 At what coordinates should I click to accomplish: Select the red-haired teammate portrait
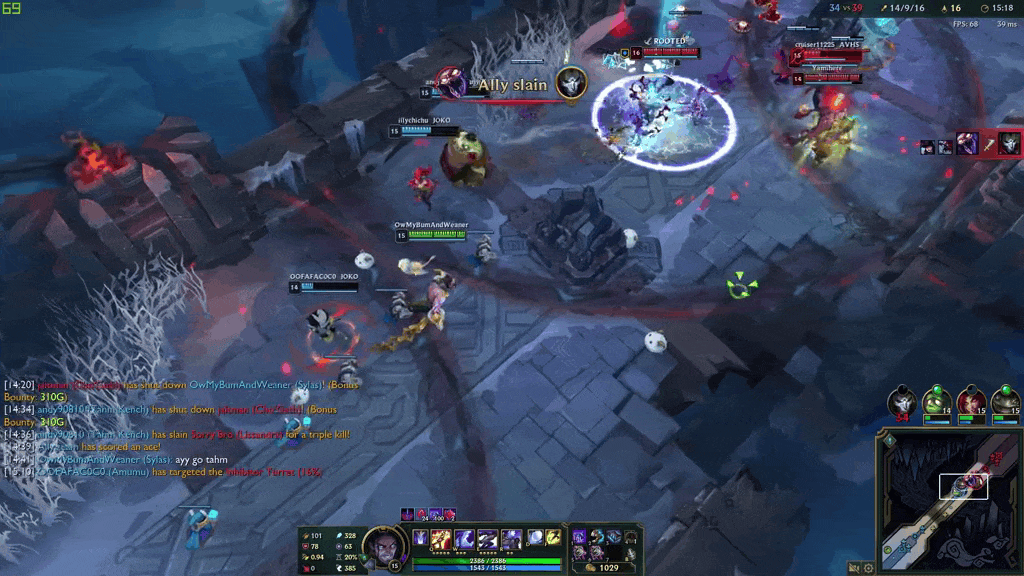click(x=971, y=402)
